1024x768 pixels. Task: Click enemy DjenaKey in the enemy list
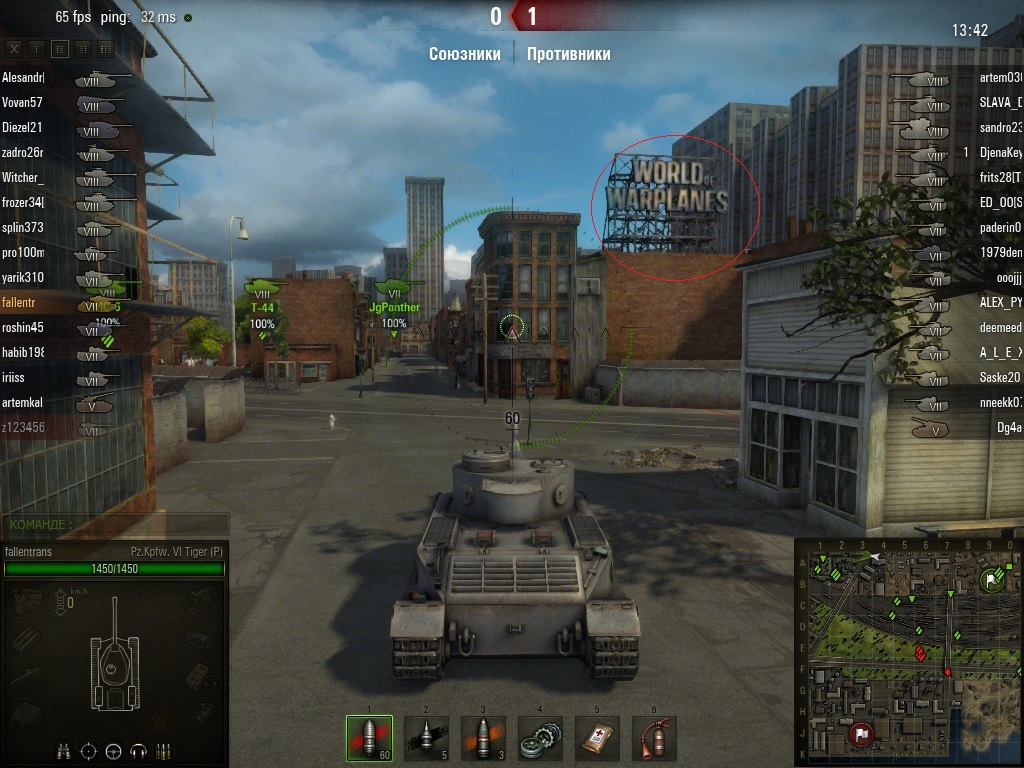click(x=1000, y=152)
